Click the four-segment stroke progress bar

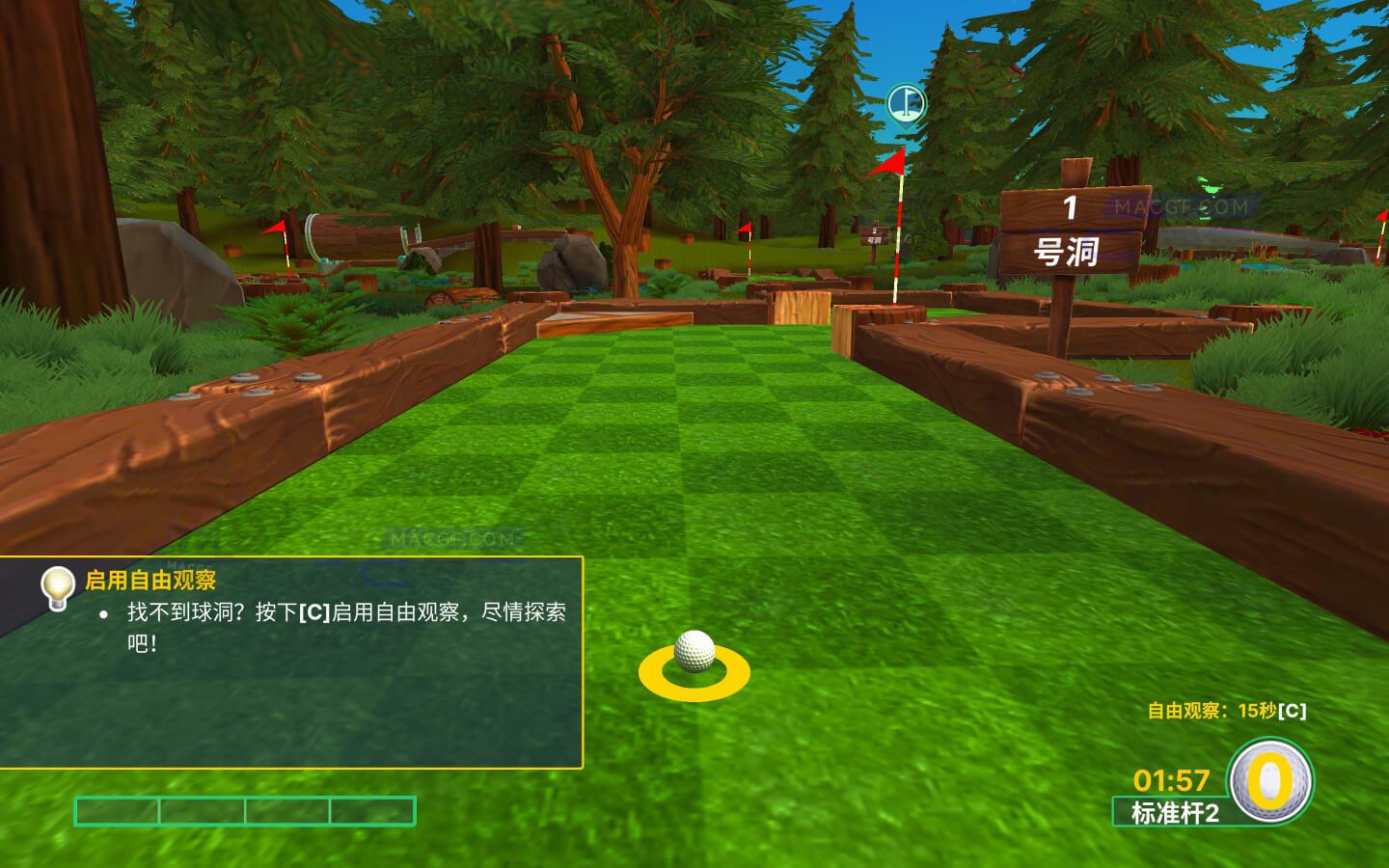tap(244, 811)
